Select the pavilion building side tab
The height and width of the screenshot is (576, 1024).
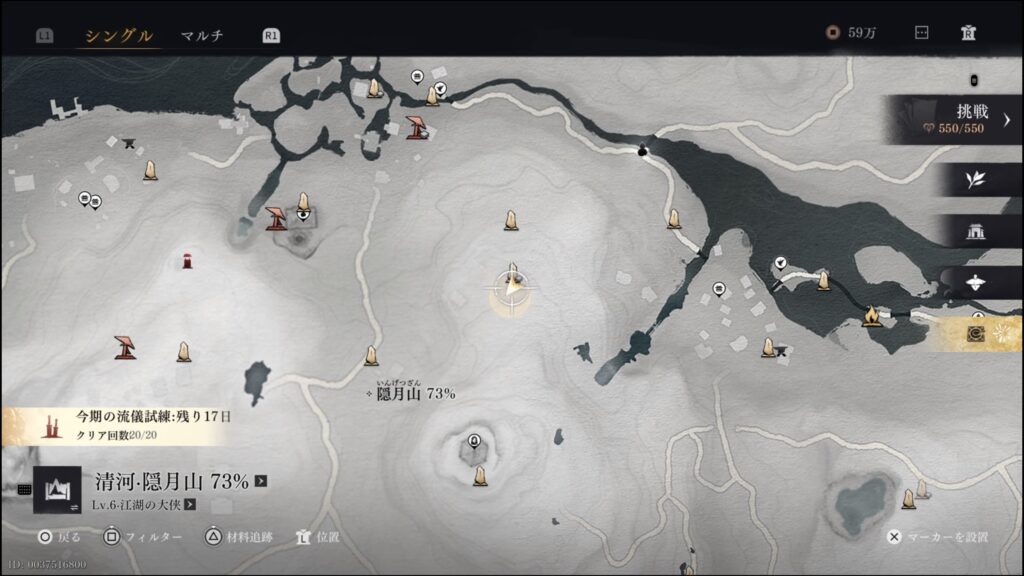[975, 232]
